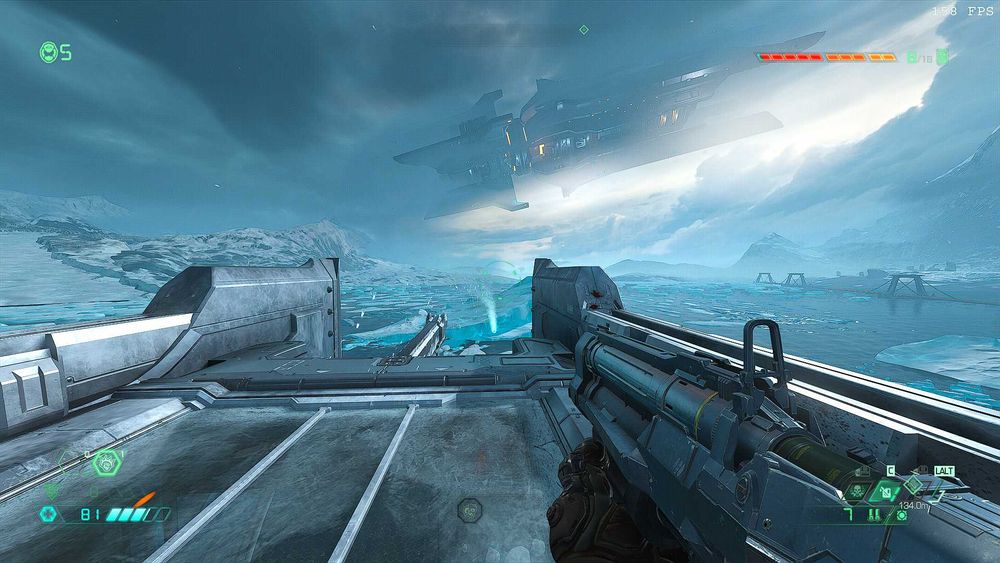The height and width of the screenshot is (563, 1000).
Task: Click the green health cross icon
Action: (x=47, y=515)
